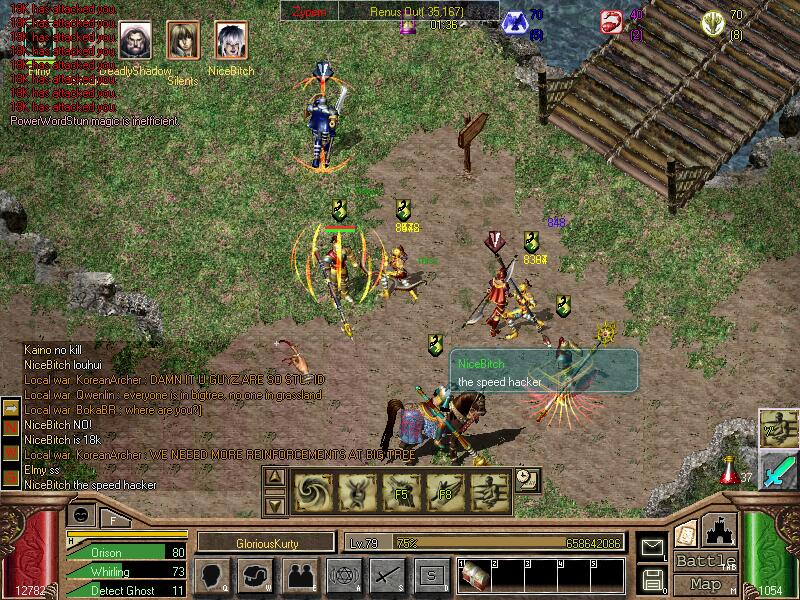Page the skill bar down

click(x=273, y=504)
